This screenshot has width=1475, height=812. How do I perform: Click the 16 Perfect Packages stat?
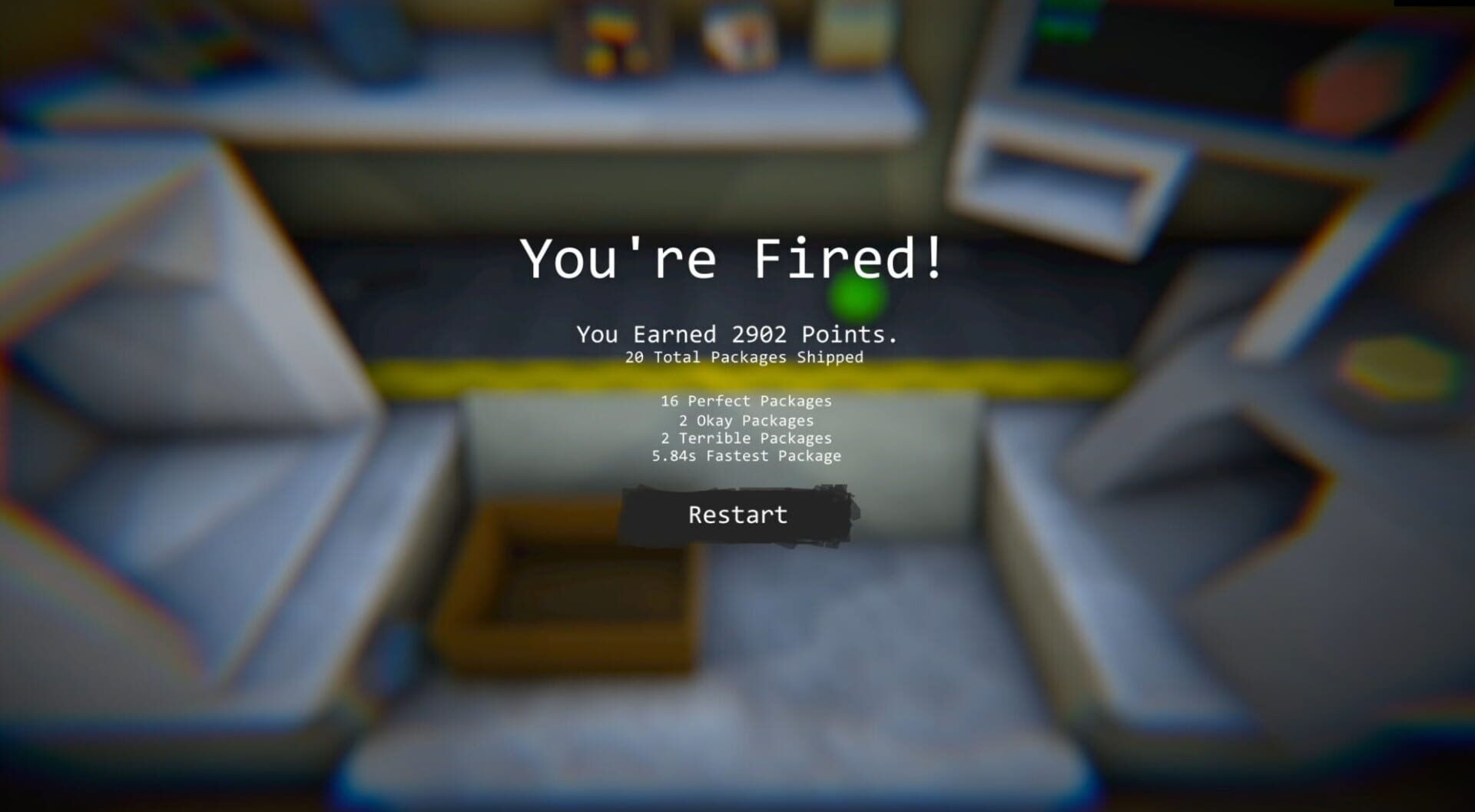[746, 400]
